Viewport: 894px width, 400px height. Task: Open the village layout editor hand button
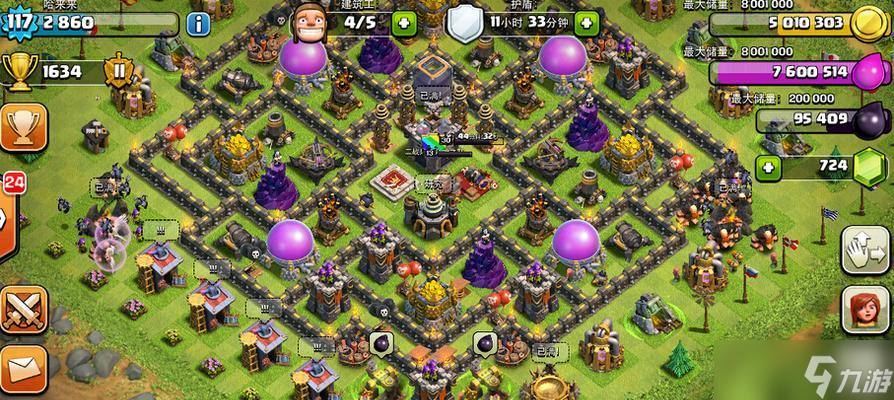coord(865,247)
